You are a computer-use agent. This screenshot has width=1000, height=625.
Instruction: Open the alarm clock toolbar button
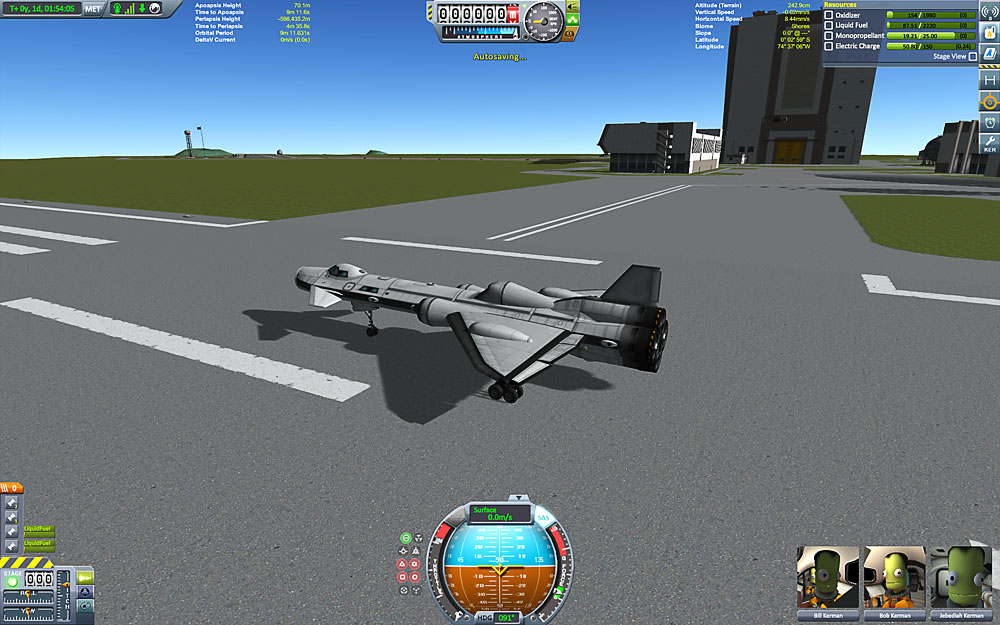[x=989, y=123]
